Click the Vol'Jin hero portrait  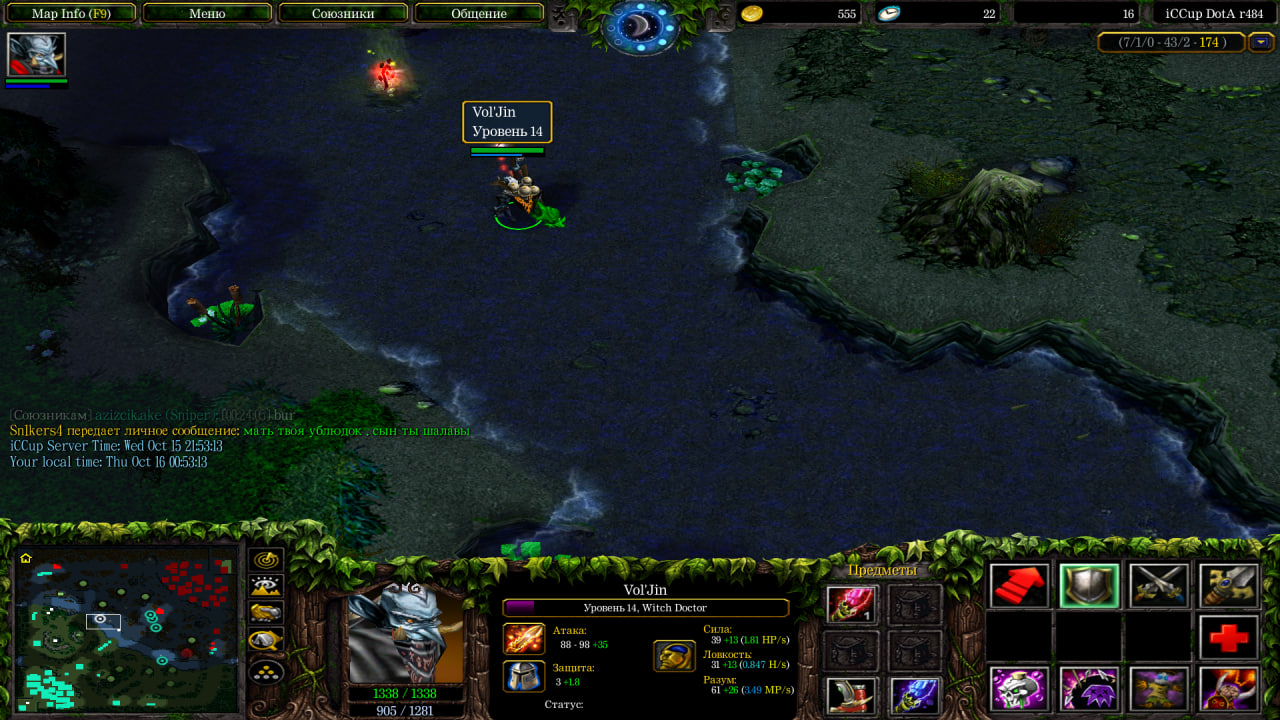pos(406,634)
